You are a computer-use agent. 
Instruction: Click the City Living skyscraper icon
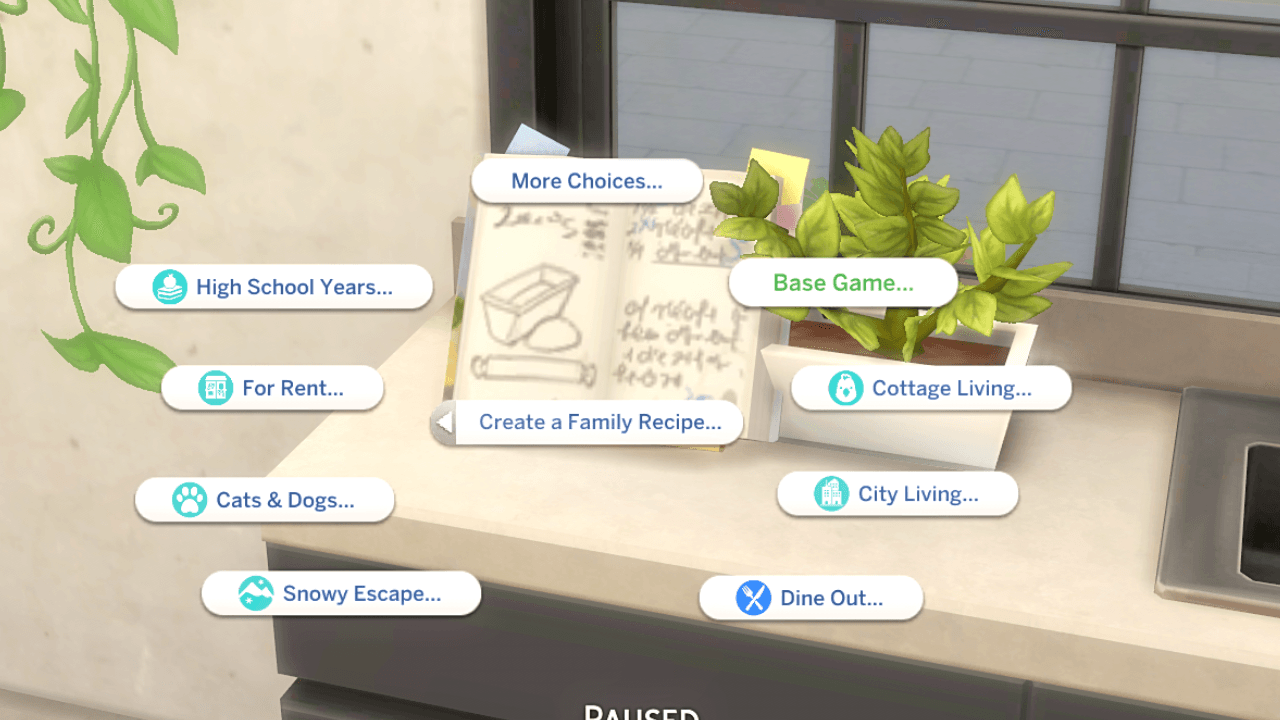pyautogui.click(x=834, y=494)
